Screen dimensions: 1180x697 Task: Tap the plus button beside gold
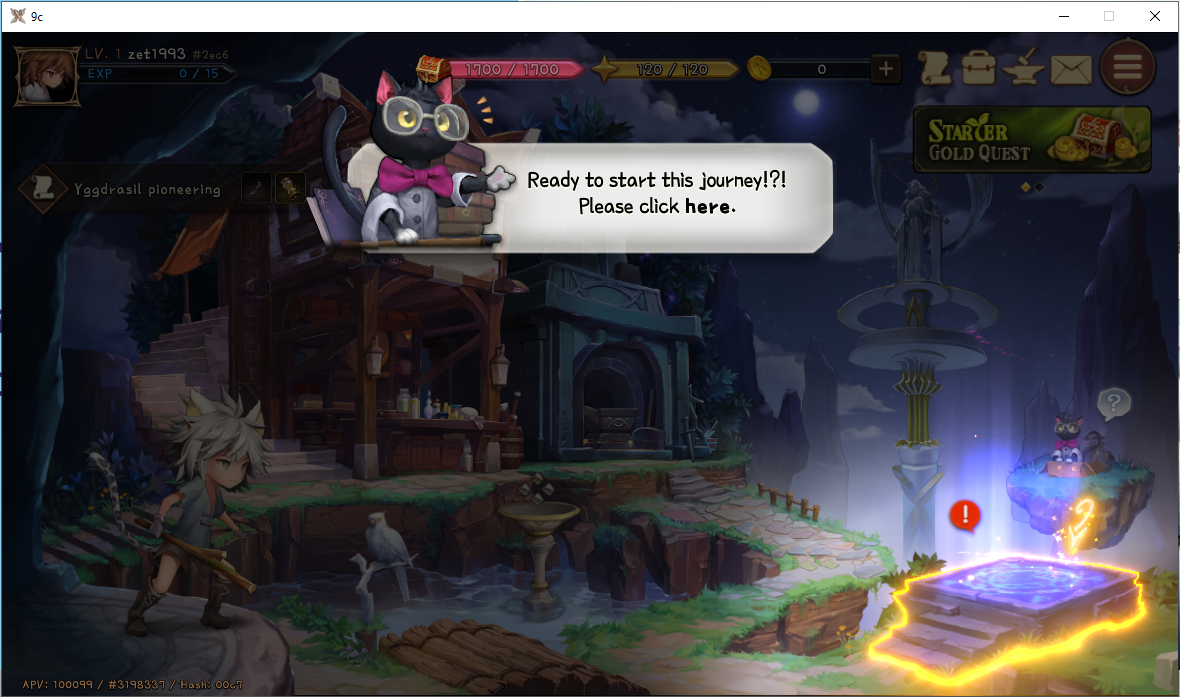pos(885,69)
